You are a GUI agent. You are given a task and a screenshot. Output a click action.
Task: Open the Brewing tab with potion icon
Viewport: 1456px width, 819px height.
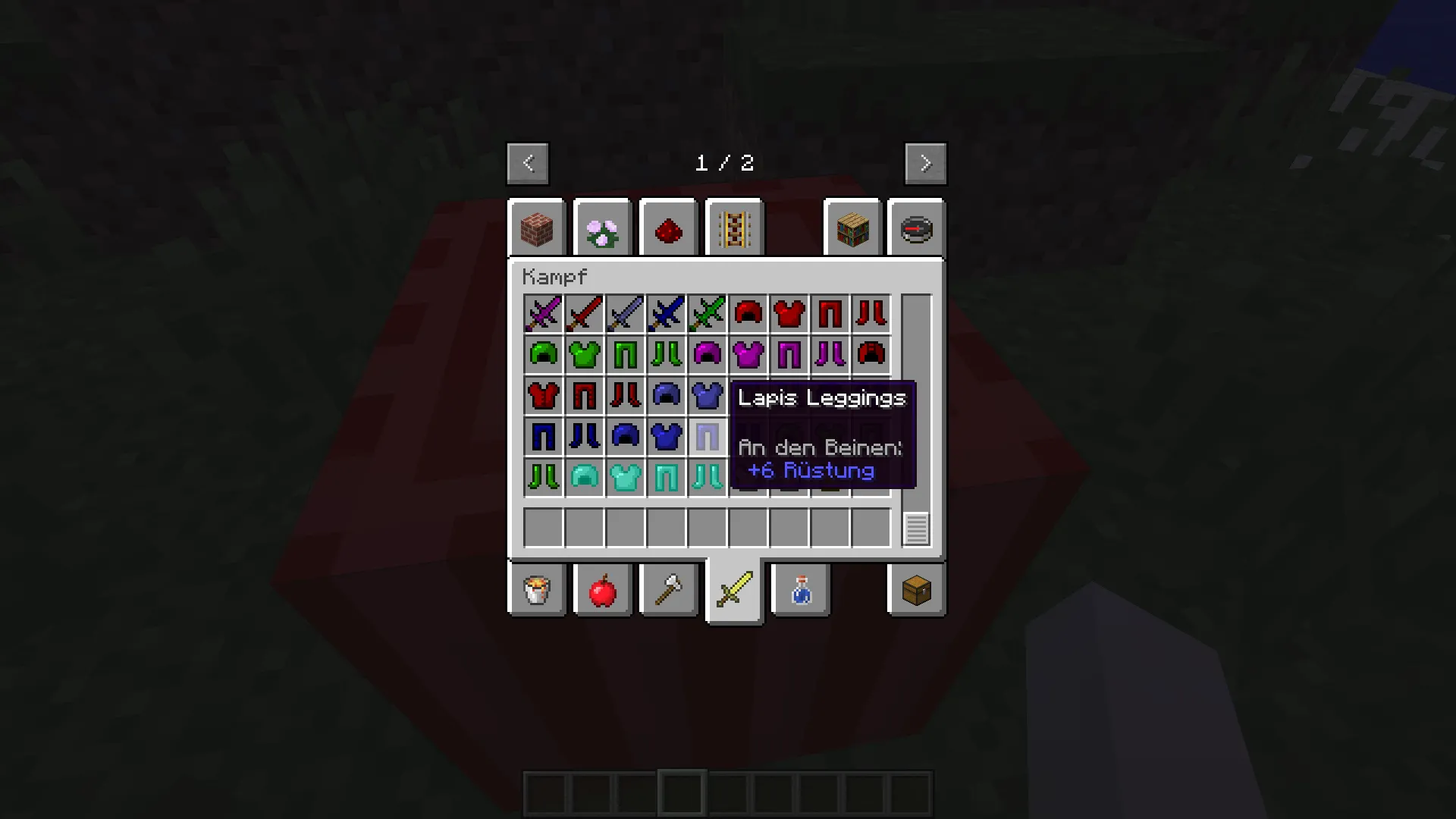pyautogui.click(x=799, y=591)
